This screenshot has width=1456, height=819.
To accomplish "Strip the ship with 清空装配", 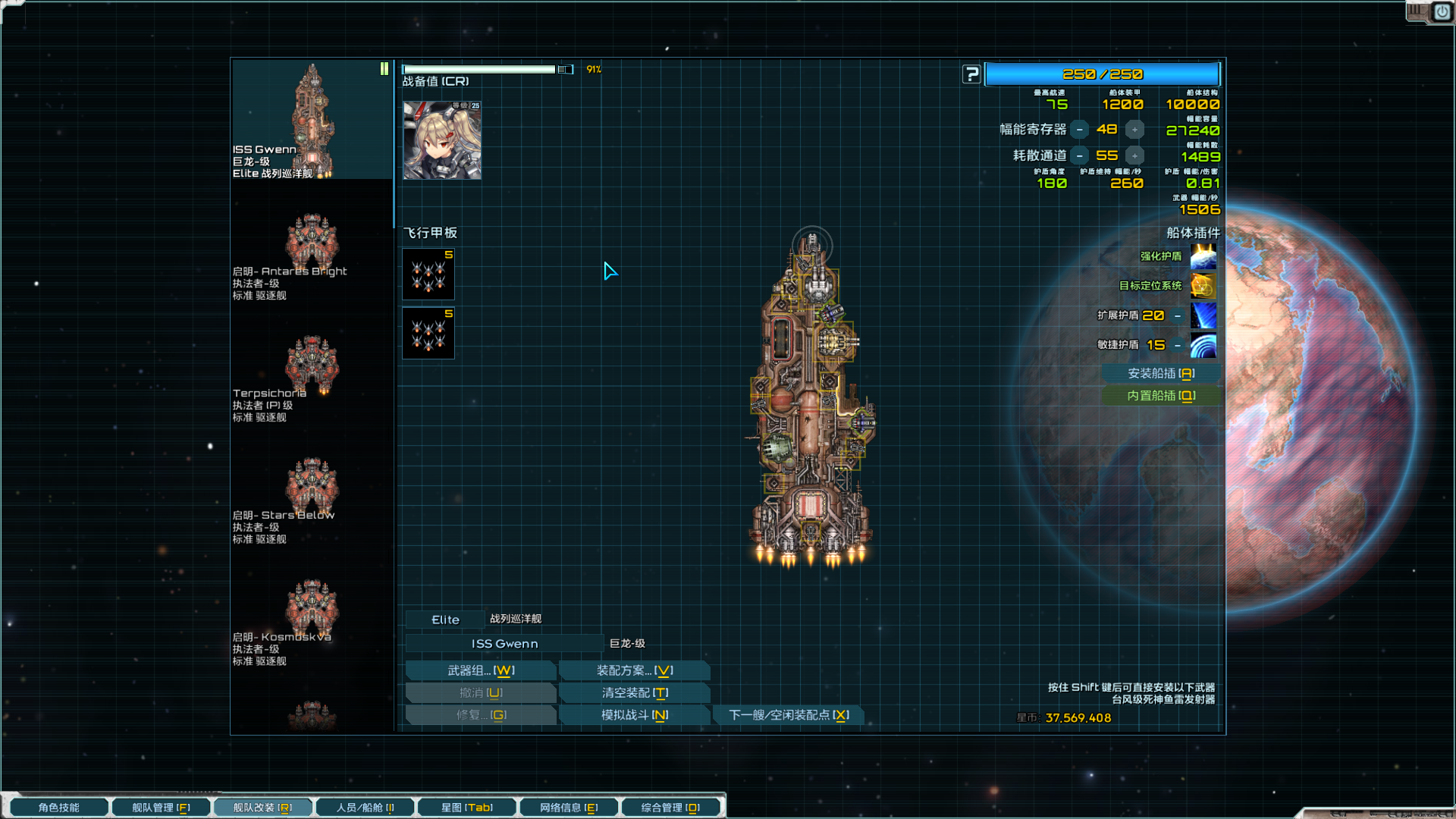I will point(634,693).
